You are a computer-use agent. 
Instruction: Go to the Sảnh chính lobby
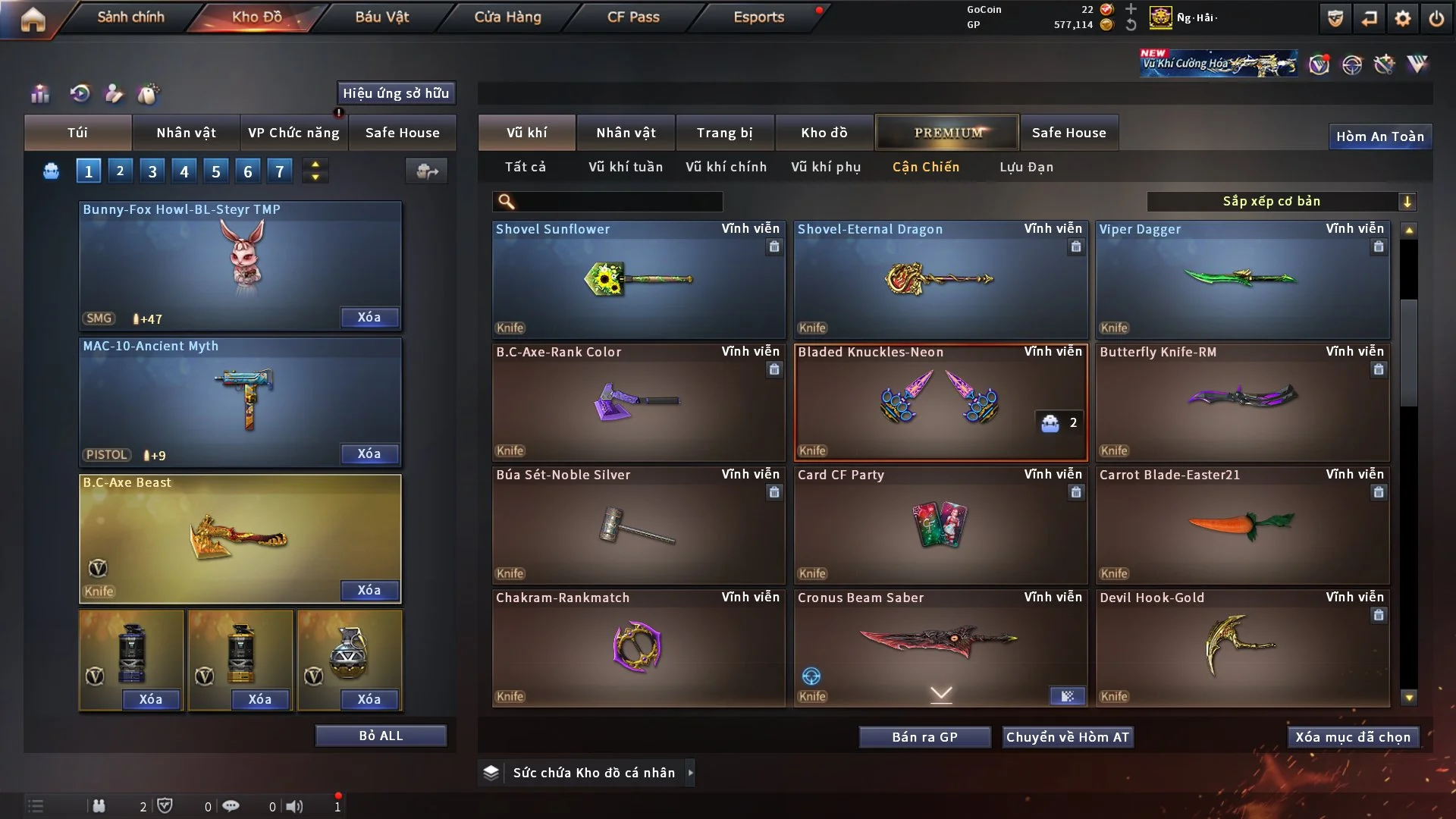pyautogui.click(x=130, y=17)
